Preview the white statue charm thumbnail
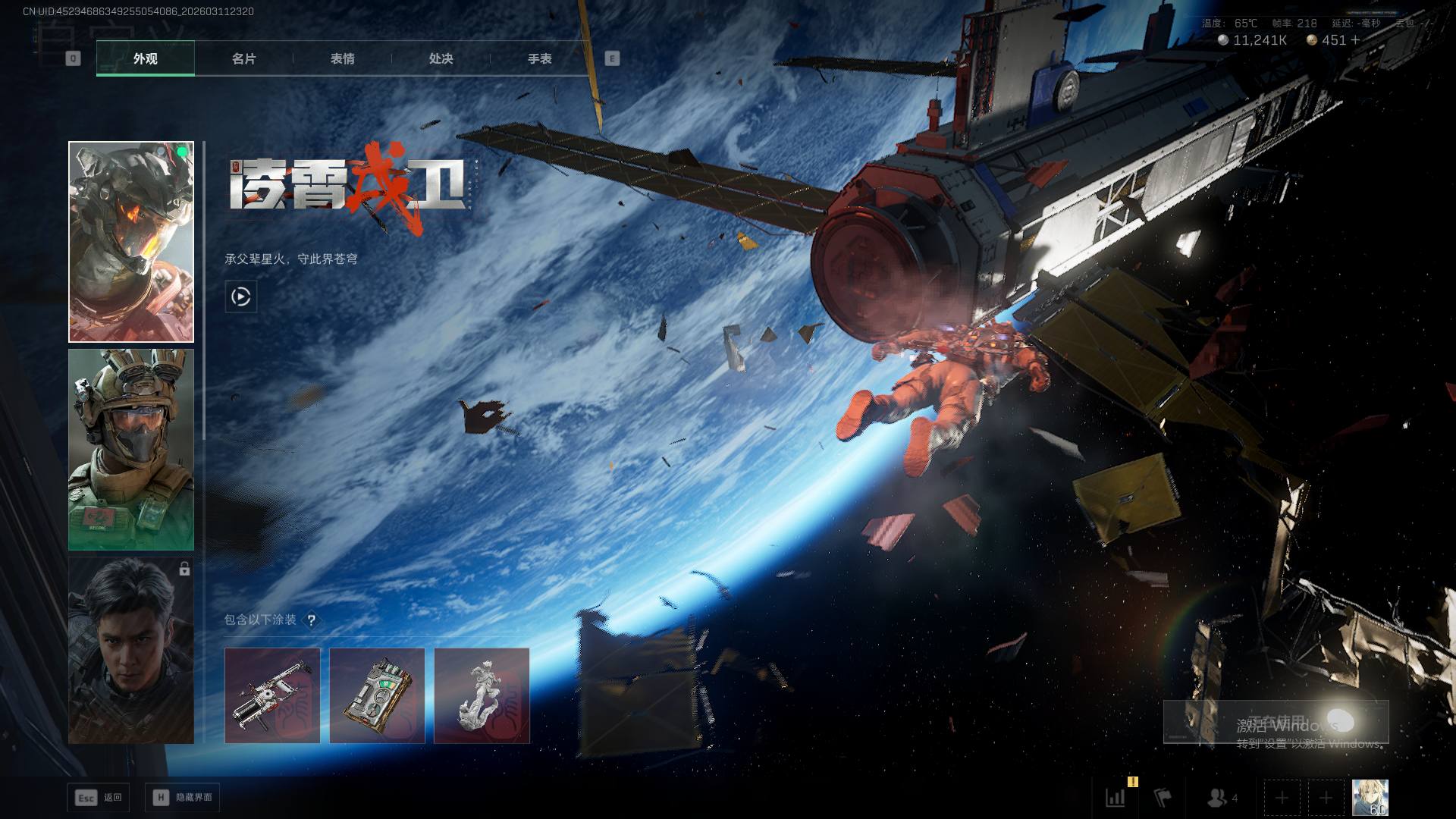Image resolution: width=1456 pixels, height=819 pixels. [482, 695]
